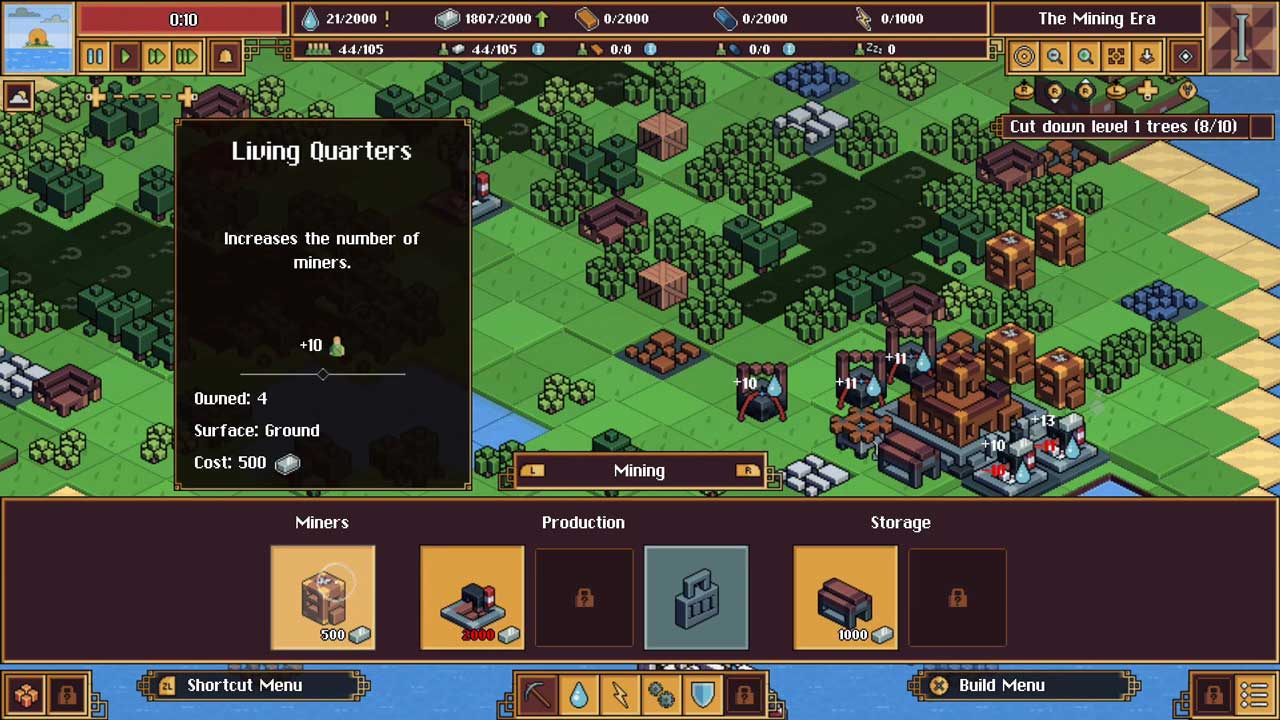Switch to the Mining pickaxe category
This screenshot has width=1280, height=720.
537,693
